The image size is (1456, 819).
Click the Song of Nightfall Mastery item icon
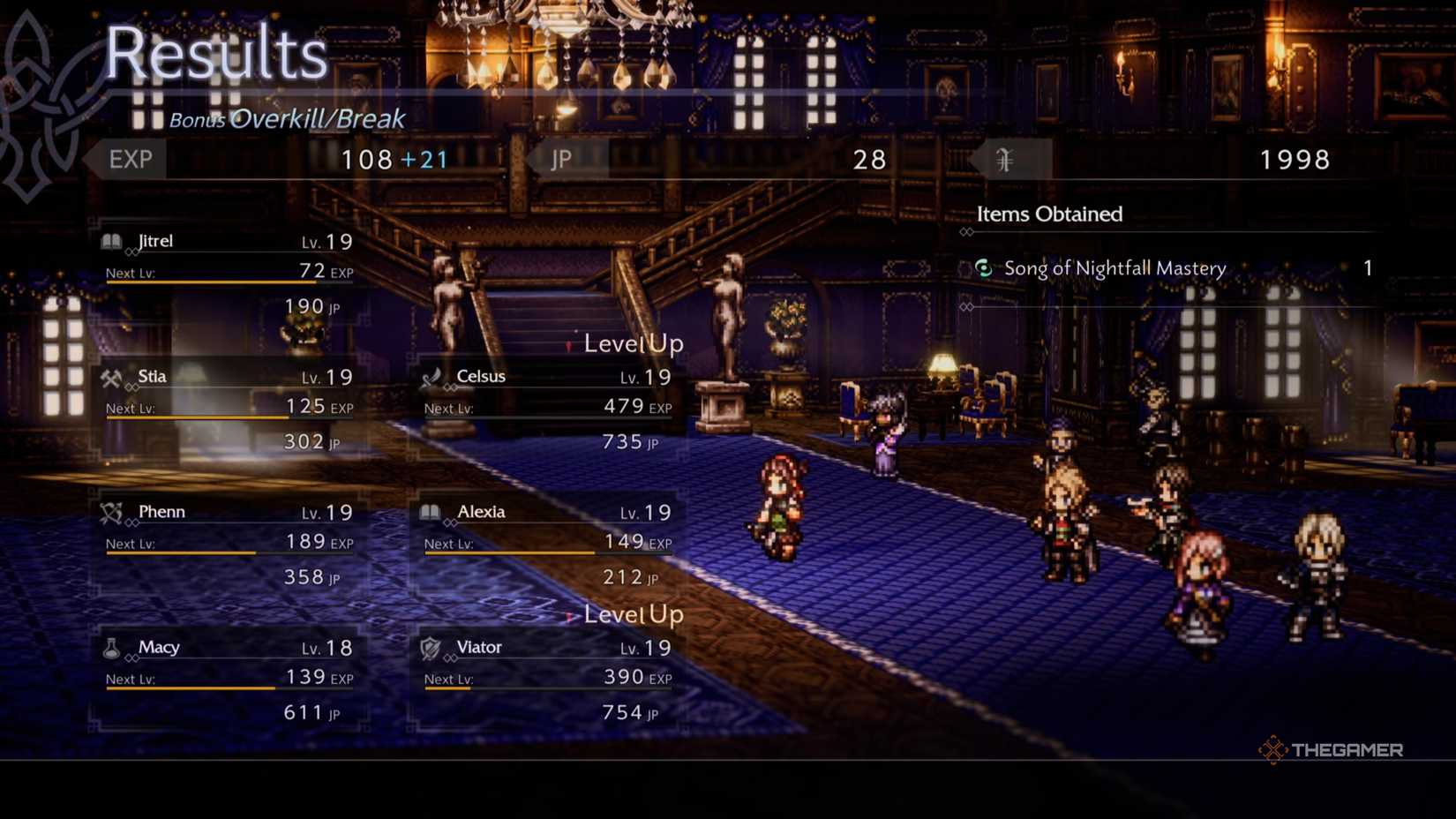983,268
